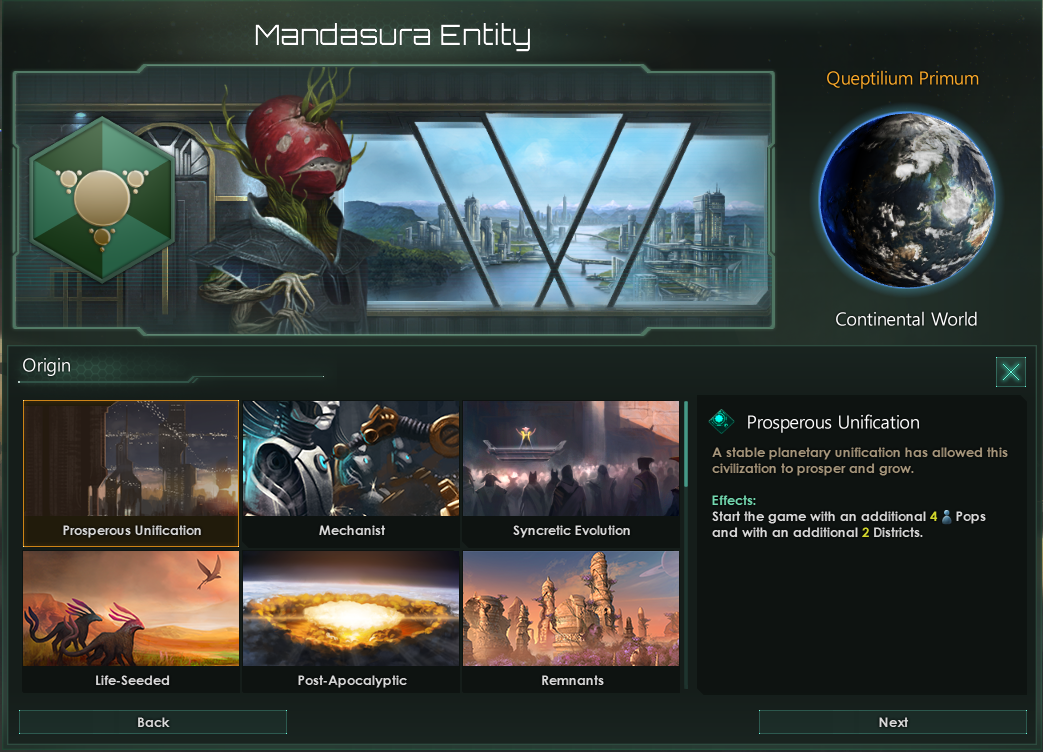Click the Back button
The height and width of the screenshot is (752, 1043).
click(153, 722)
